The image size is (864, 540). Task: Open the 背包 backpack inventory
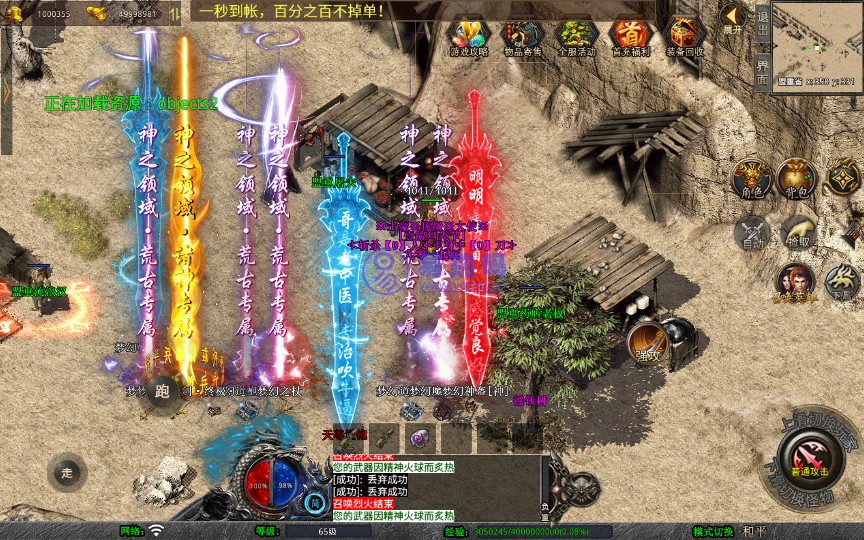(798, 176)
